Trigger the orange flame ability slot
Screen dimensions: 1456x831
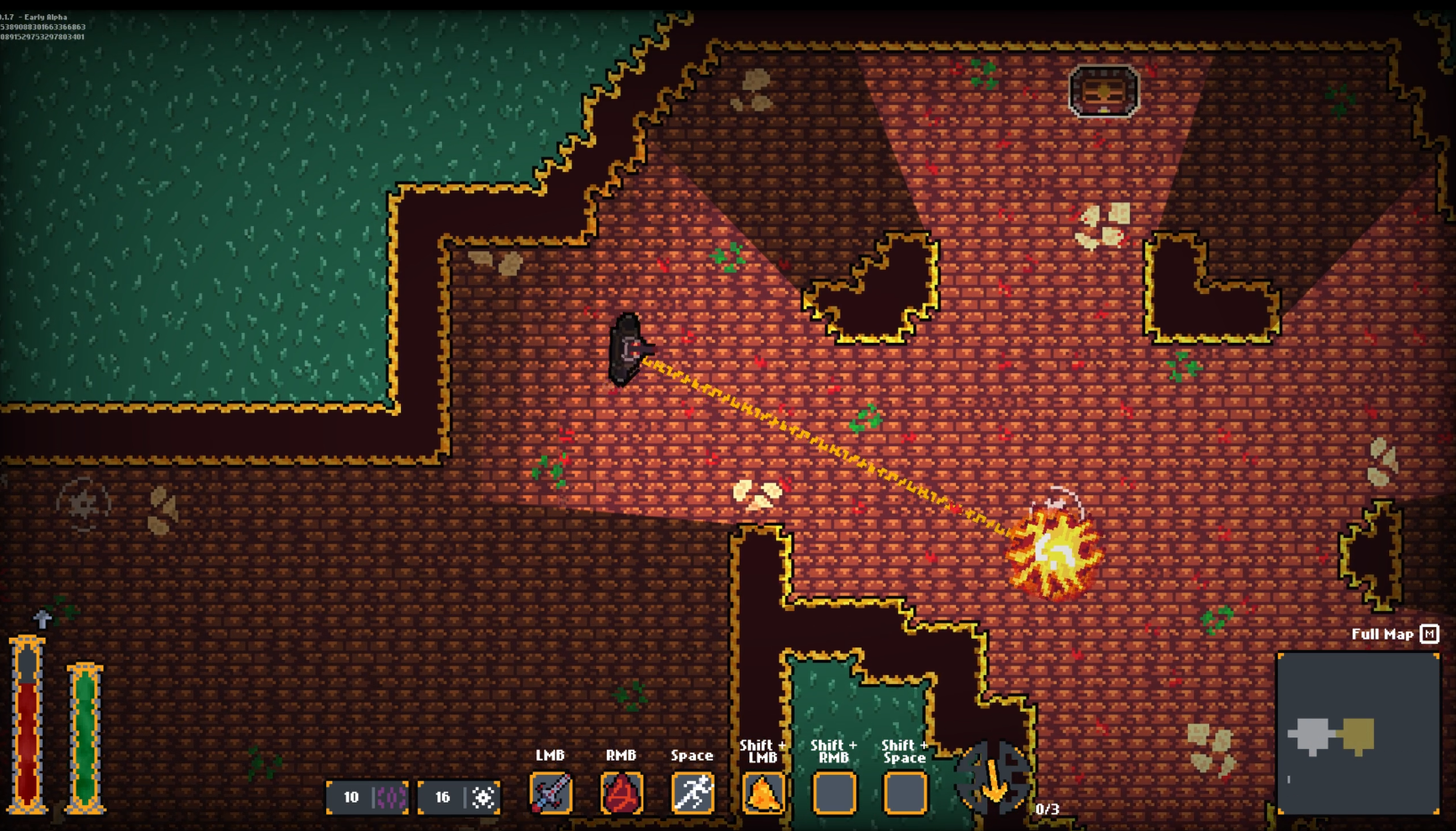(763, 793)
